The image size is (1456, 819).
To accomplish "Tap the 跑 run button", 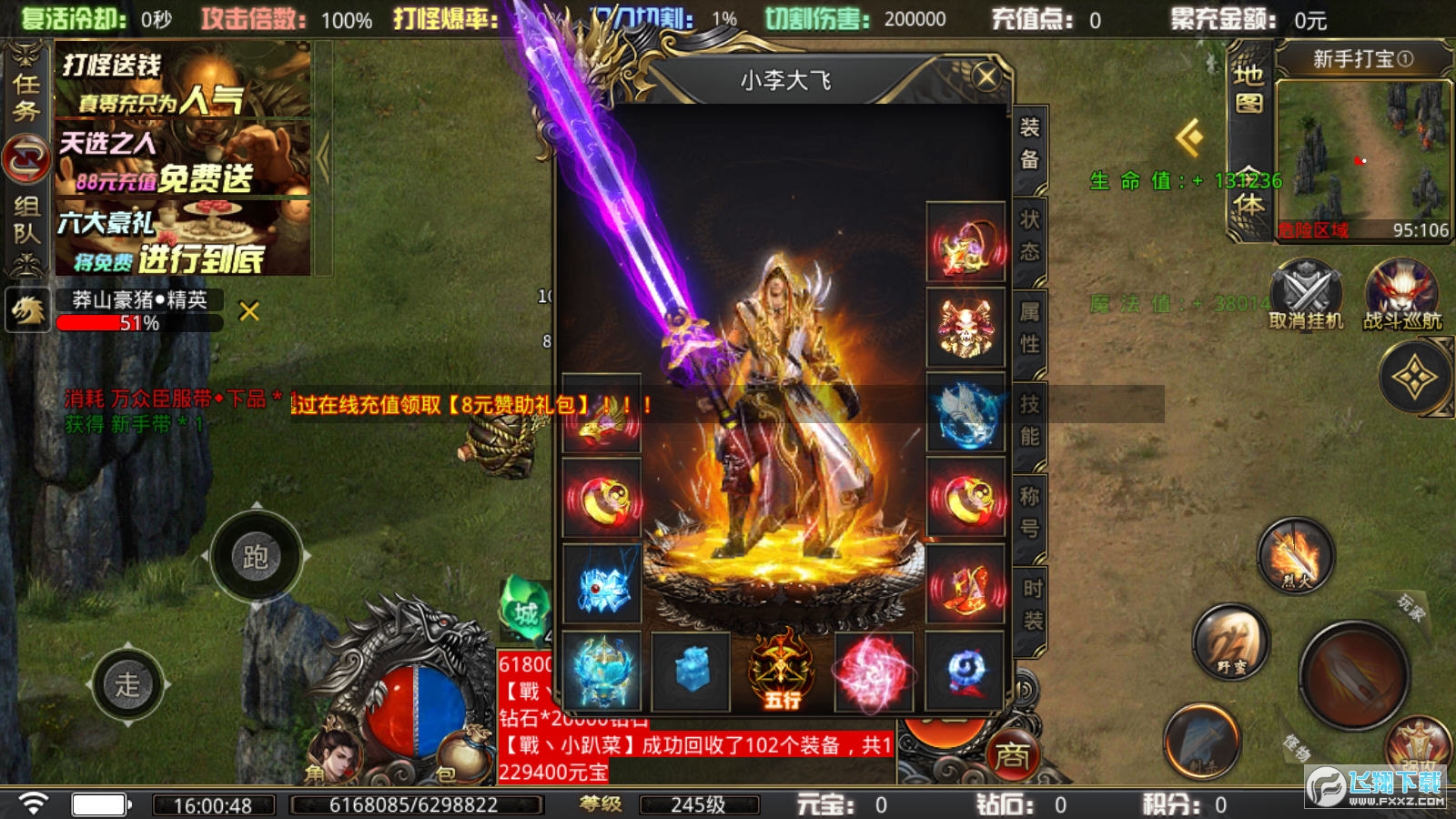I will coord(256,556).
